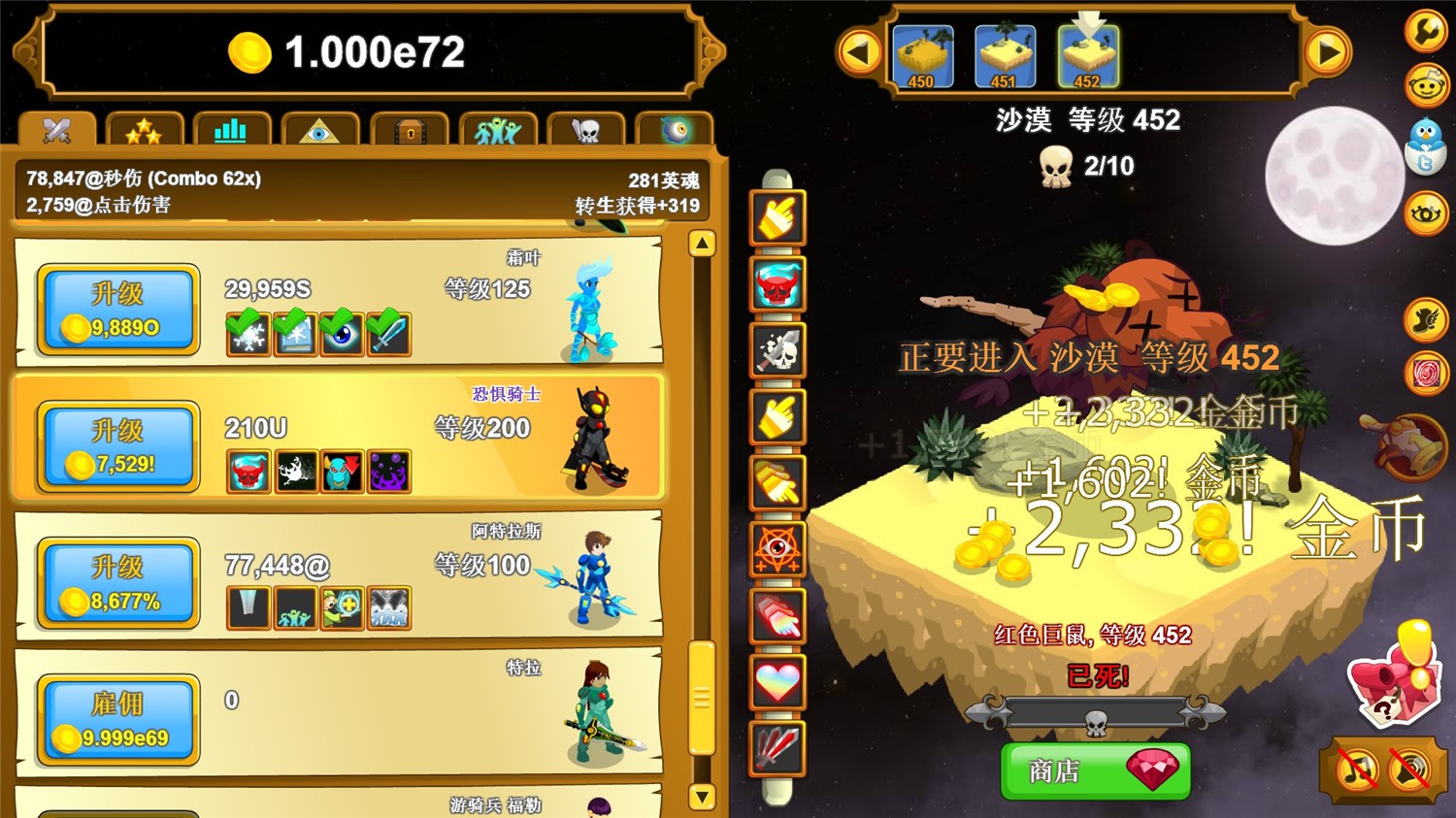Select zone 450 island thumbnail
Screen dimensions: 1456x818
tap(922, 55)
